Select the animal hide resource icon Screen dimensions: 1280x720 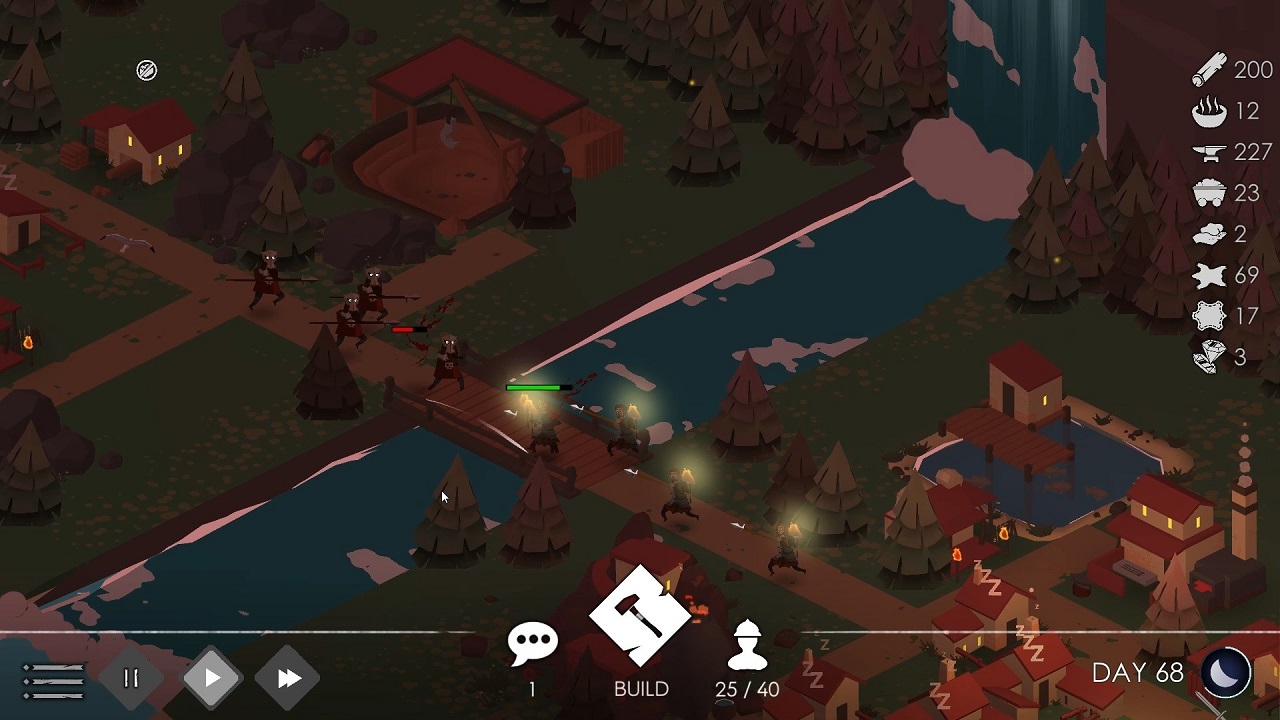click(x=1211, y=276)
